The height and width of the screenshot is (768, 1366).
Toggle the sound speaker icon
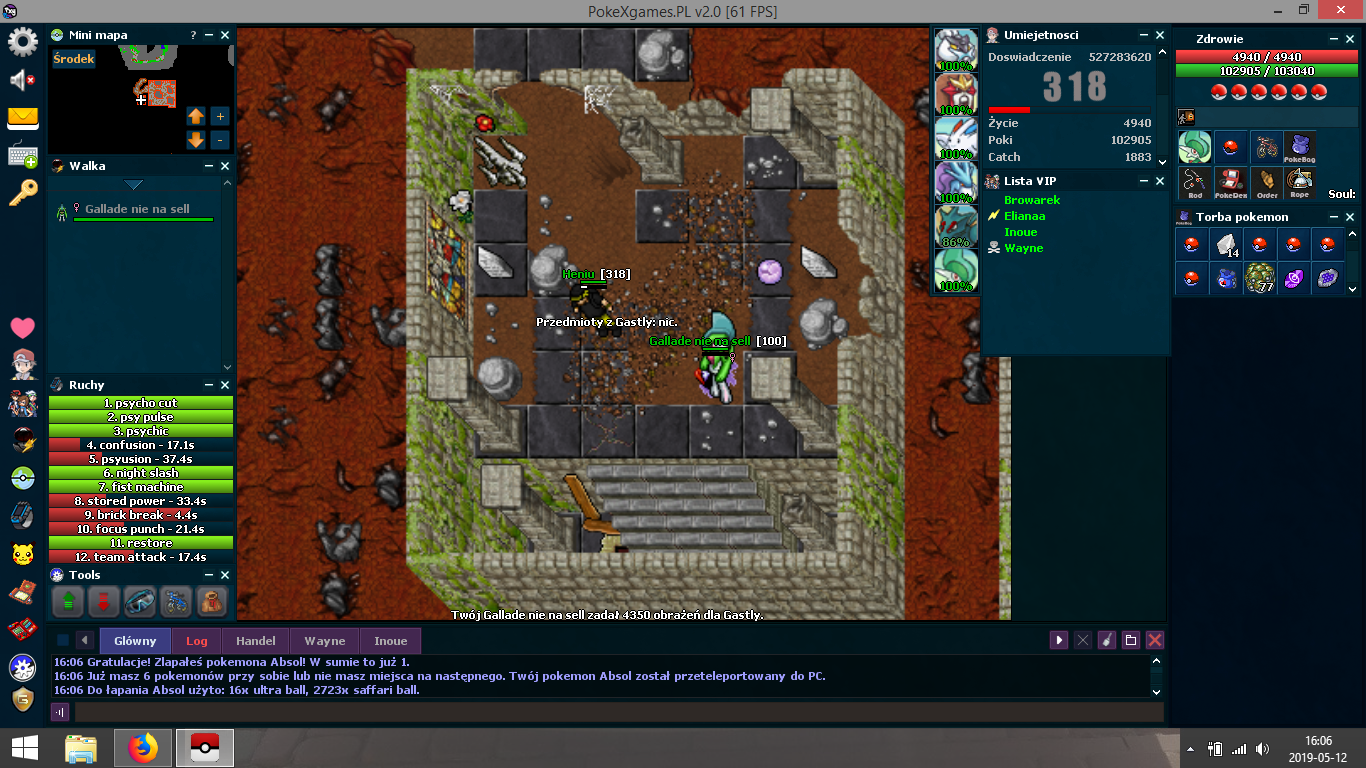point(22,80)
